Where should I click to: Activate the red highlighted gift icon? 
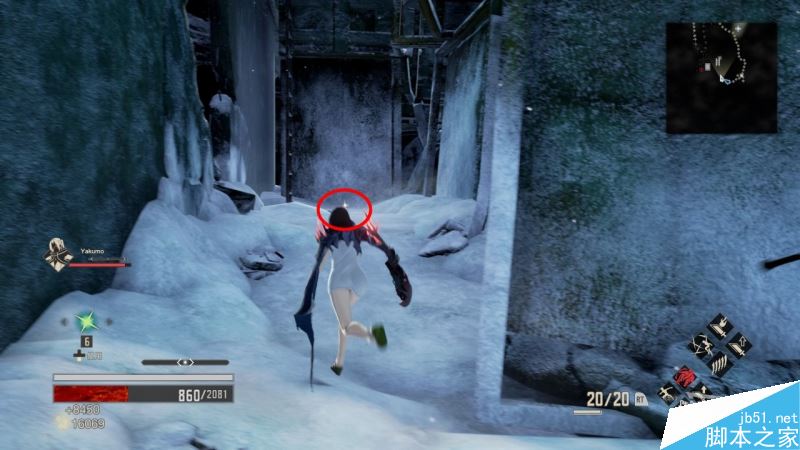(x=686, y=376)
